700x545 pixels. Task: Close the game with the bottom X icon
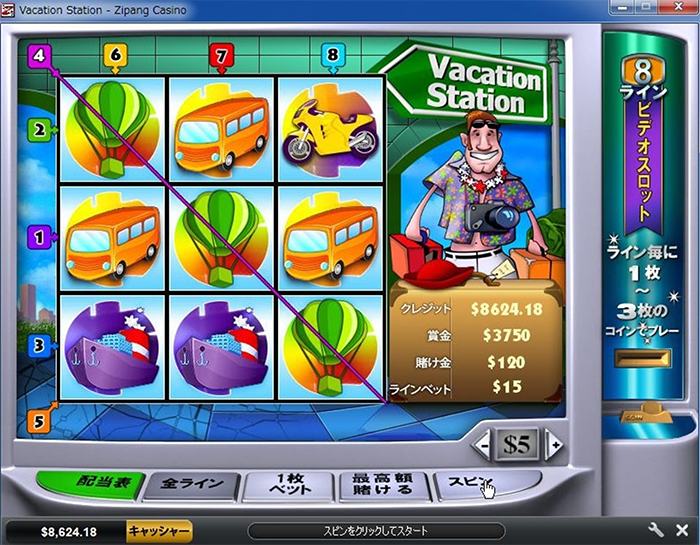point(681,530)
